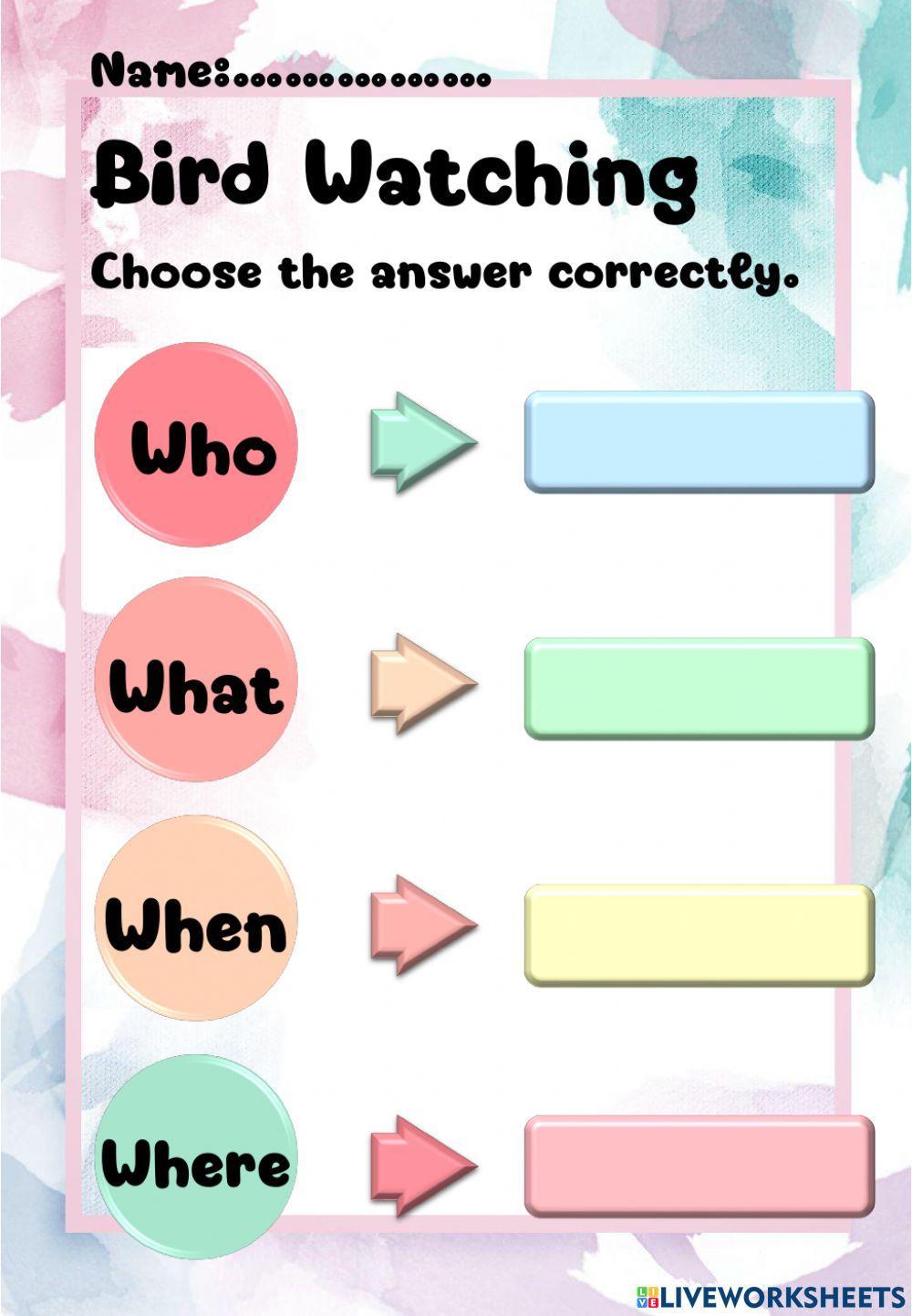This screenshot has height=1316, width=912.
Task: Open the blue answer box for Who
Action: point(700,442)
